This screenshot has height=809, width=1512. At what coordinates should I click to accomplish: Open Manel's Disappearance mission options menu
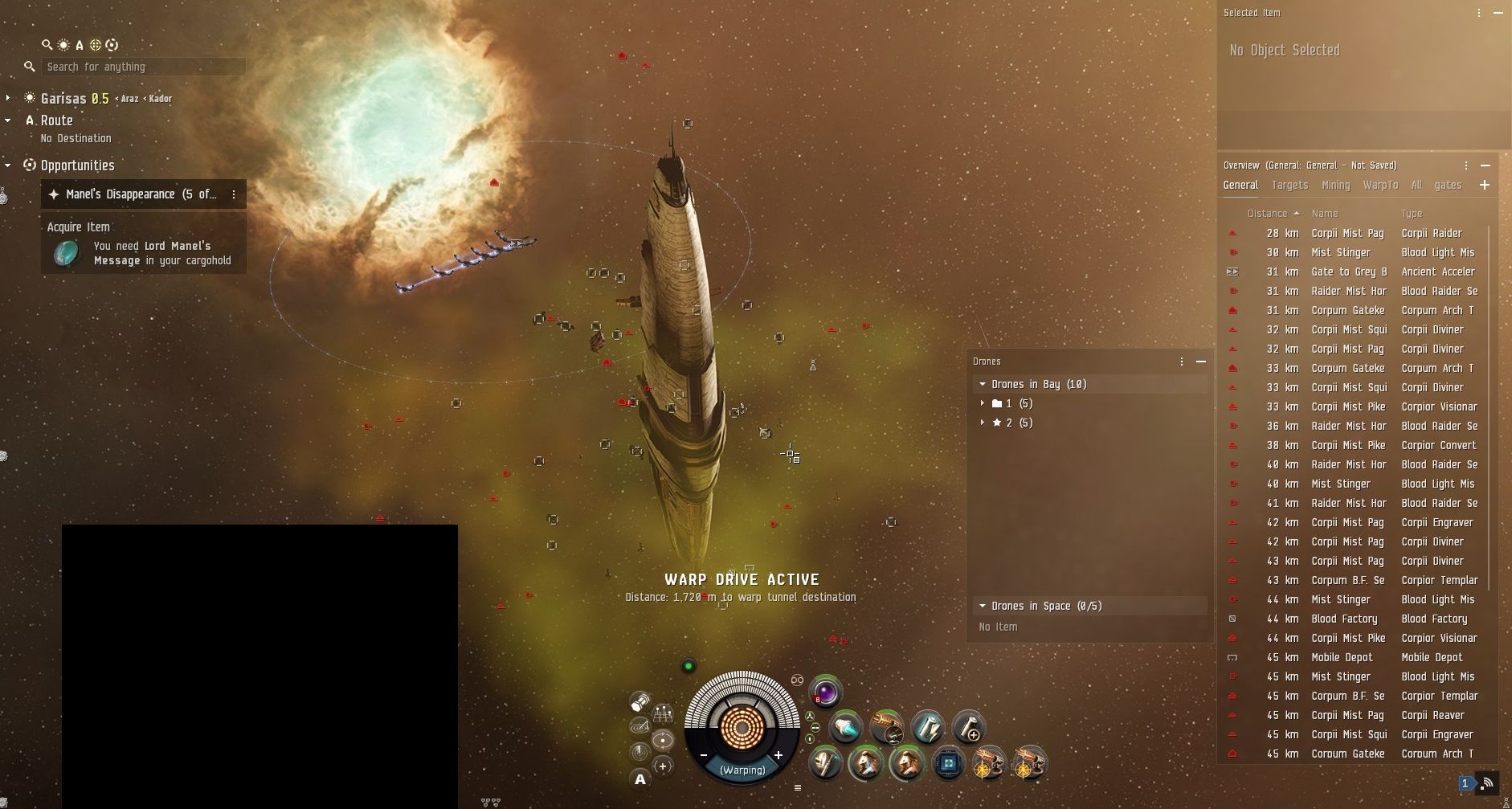point(234,194)
